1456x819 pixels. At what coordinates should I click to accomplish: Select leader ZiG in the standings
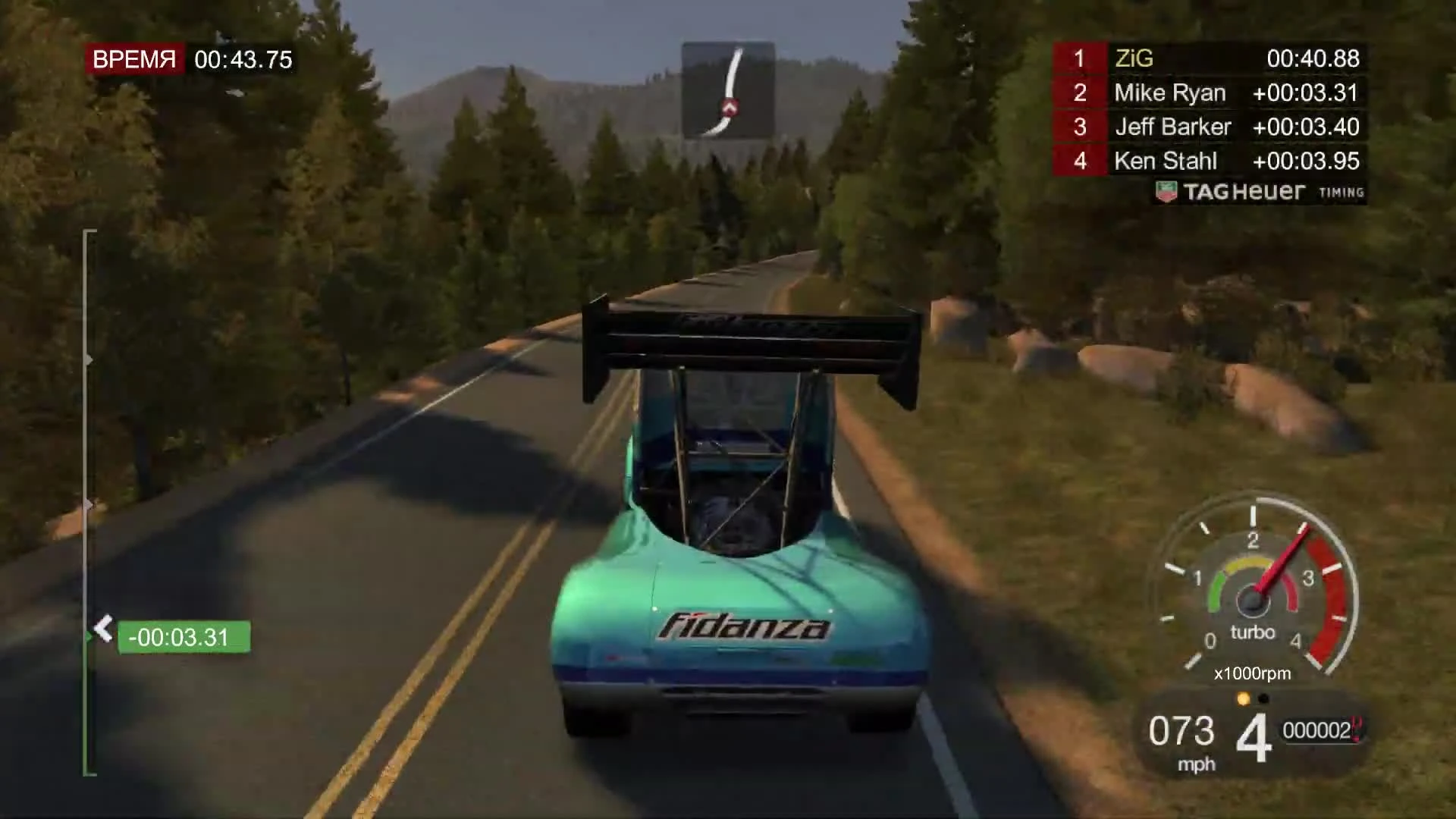point(1135,59)
